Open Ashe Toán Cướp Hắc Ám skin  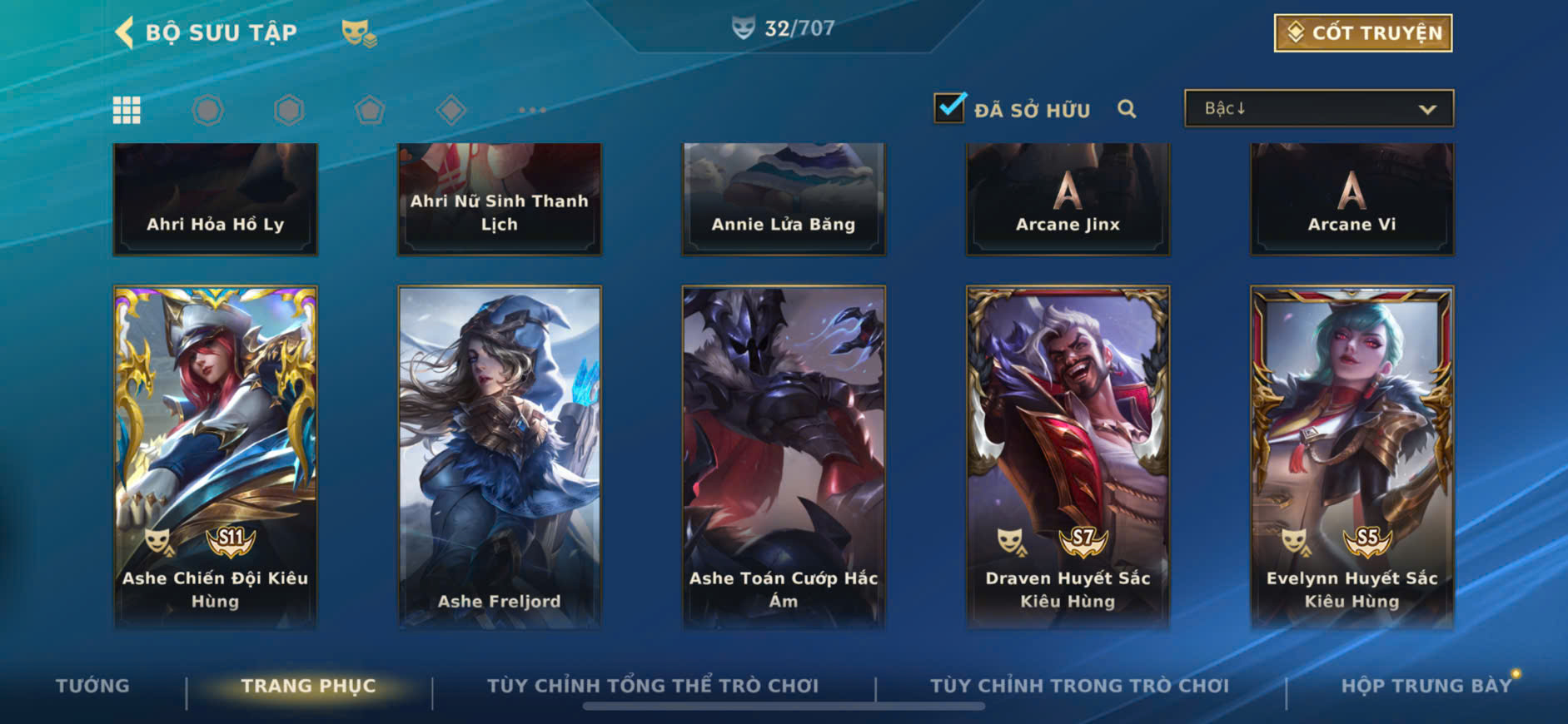(783, 456)
